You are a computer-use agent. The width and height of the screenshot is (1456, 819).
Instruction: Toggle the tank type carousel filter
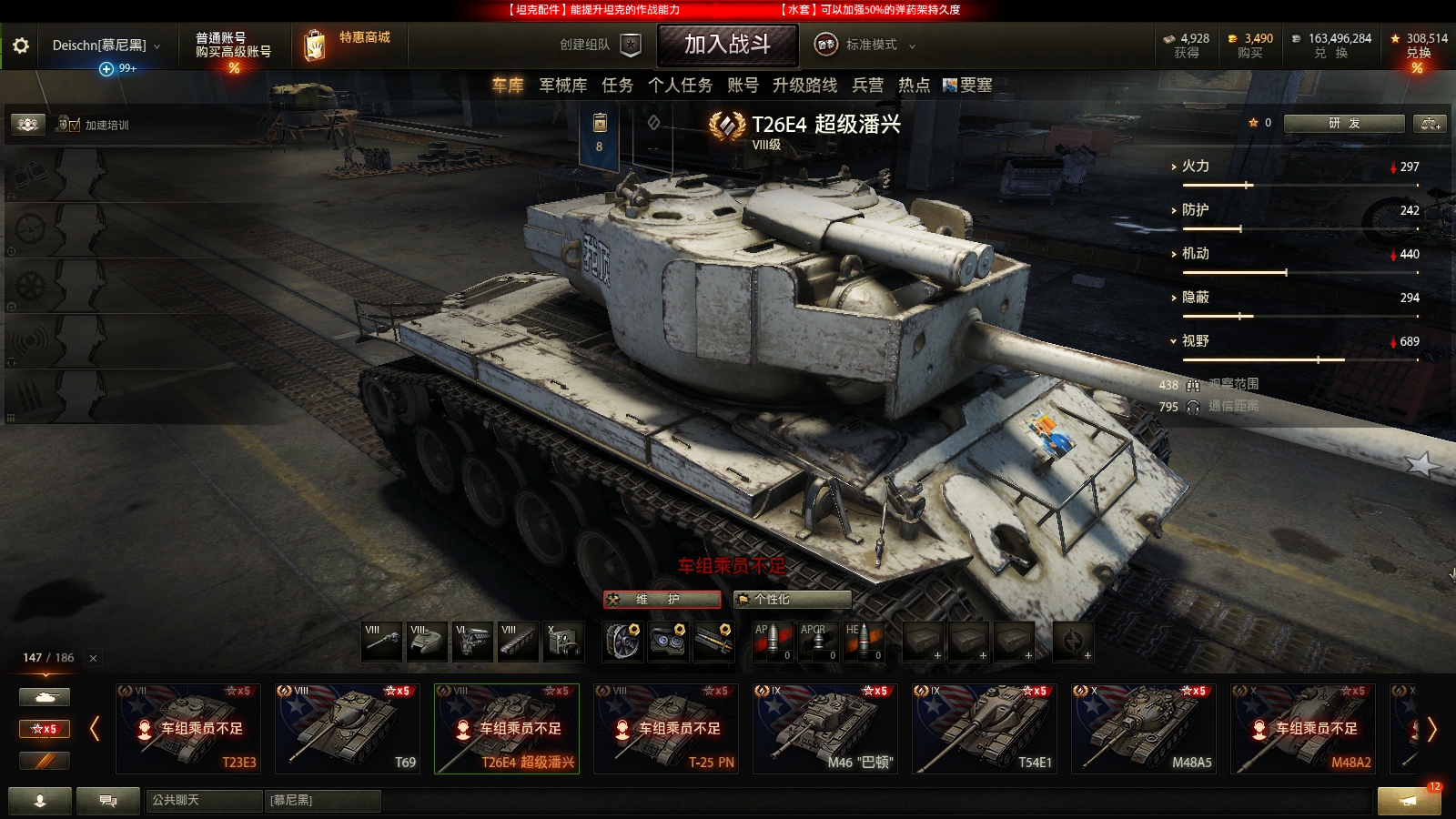[45, 695]
